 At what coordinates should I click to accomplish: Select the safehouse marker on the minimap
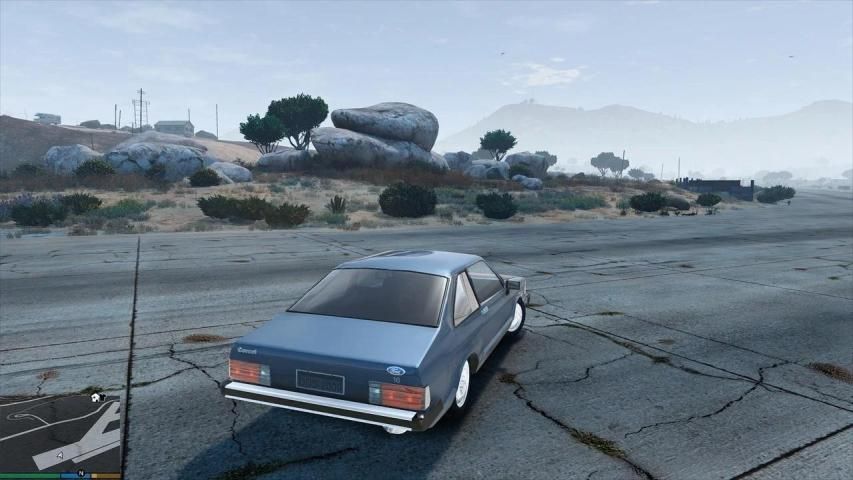coord(94,397)
